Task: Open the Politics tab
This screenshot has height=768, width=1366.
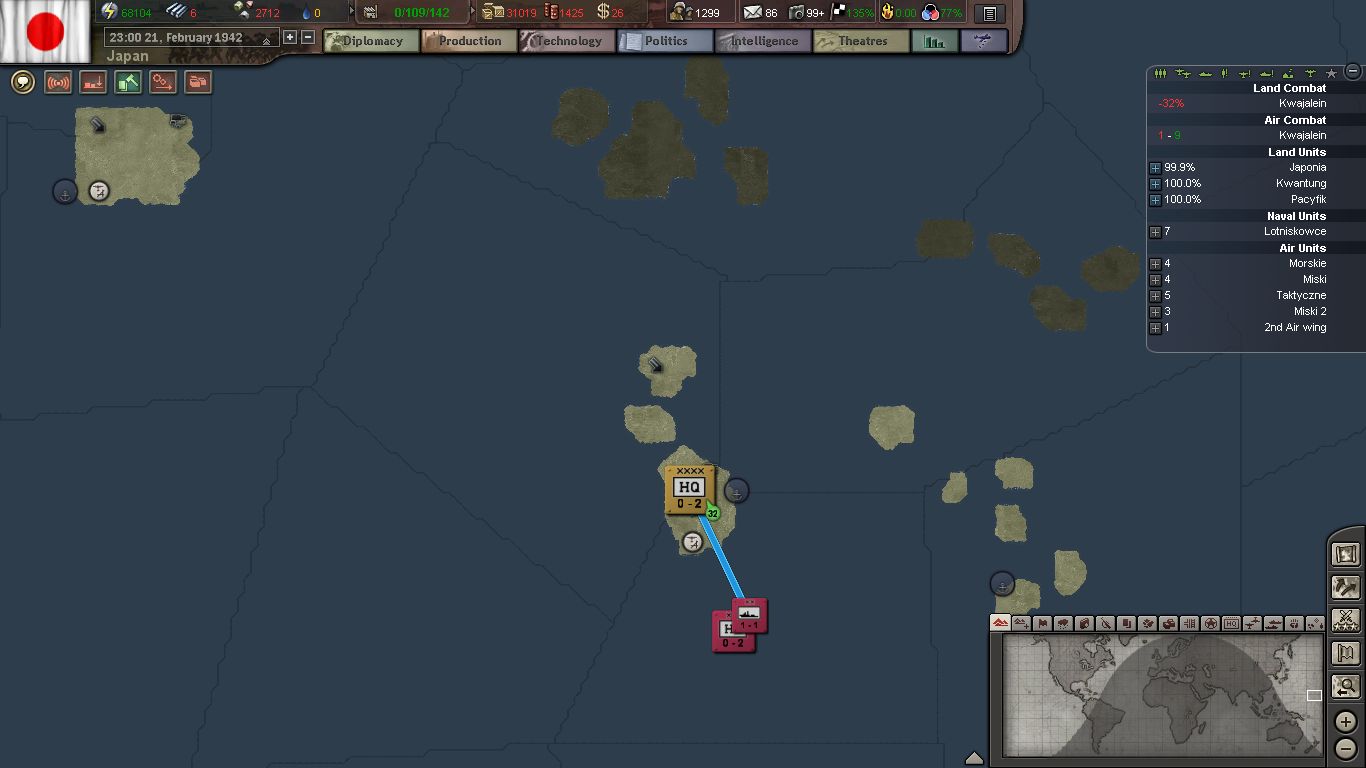Action: (x=665, y=41)
